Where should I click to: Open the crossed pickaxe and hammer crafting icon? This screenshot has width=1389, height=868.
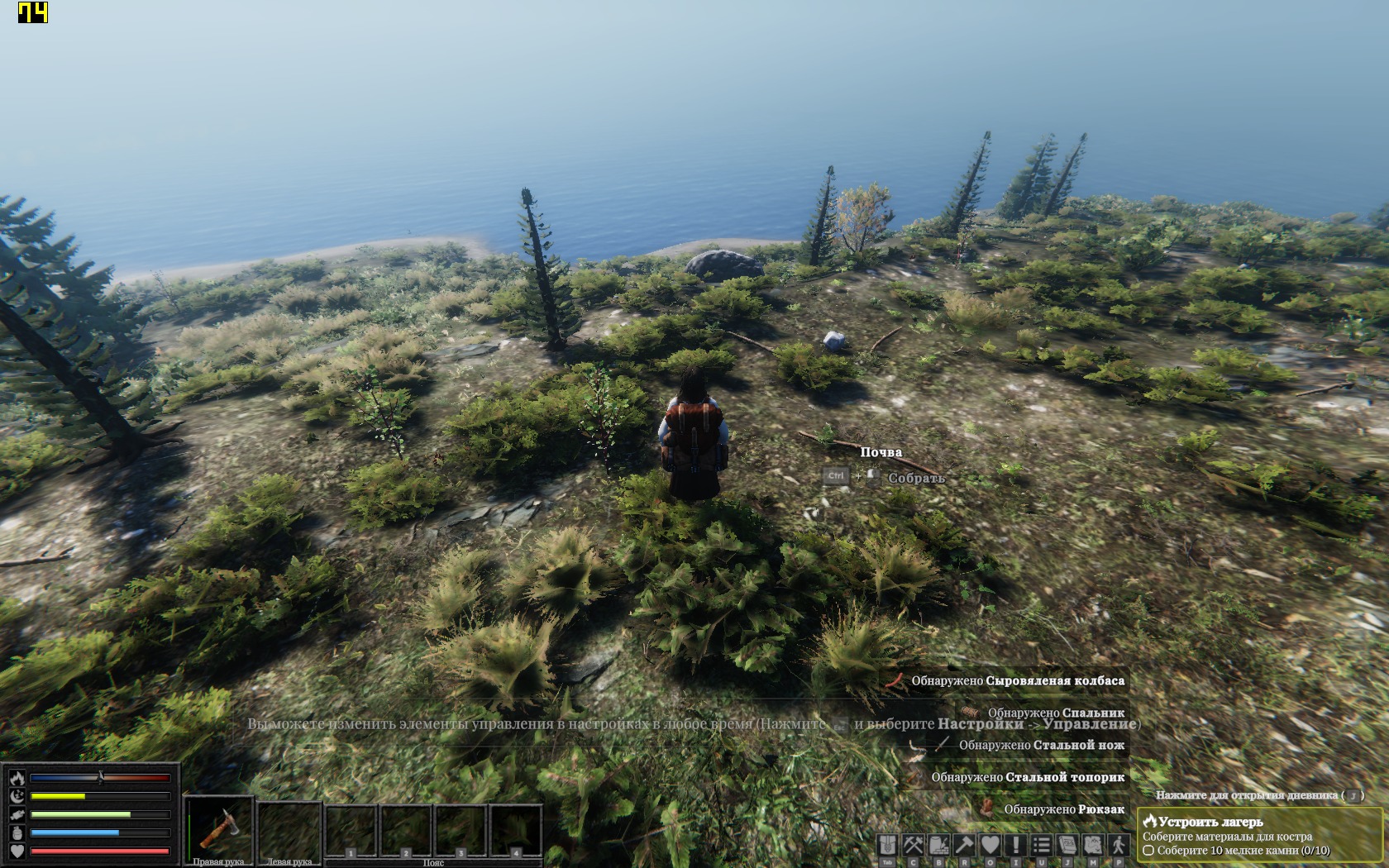[913, 845]
